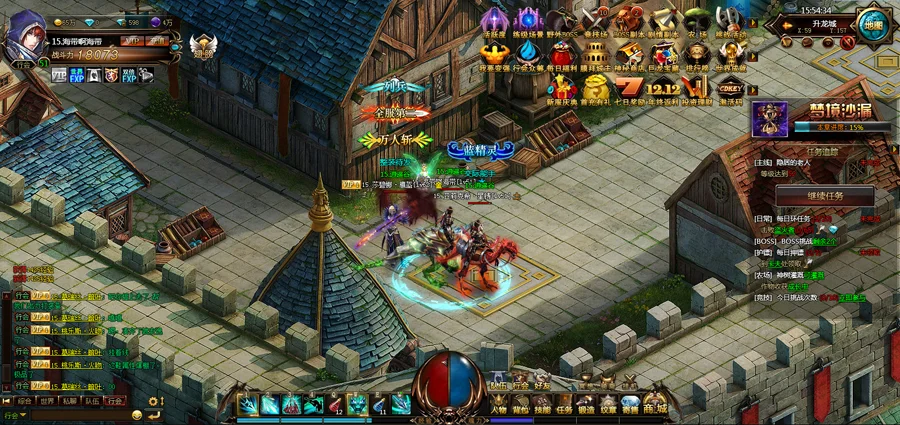The height and width of the screenshot is (425, 900).
Task: Open the 首充有礼 gold bag icon
Action: pyautogui.click(x=595, y=88)
